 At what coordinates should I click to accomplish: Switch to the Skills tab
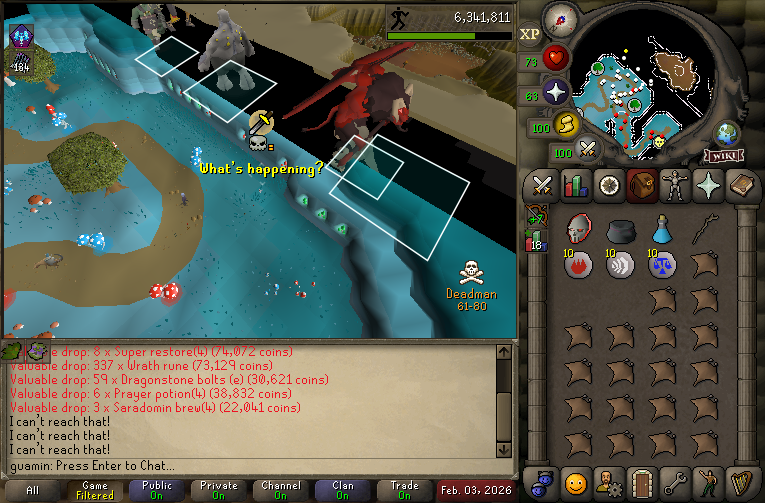pyautogui.click(x=575, y=186)
